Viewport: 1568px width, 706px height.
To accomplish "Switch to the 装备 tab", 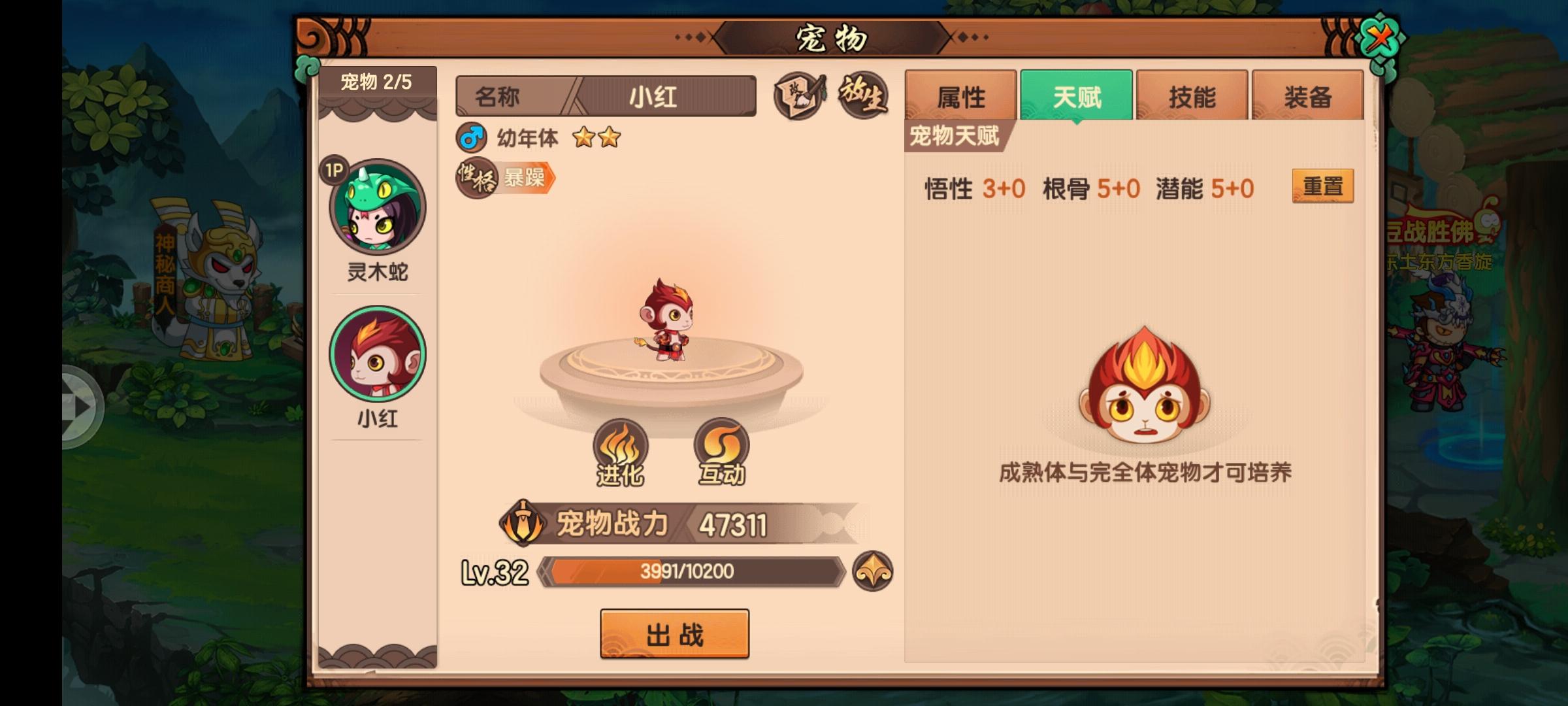I will (x=1308, y=95).
